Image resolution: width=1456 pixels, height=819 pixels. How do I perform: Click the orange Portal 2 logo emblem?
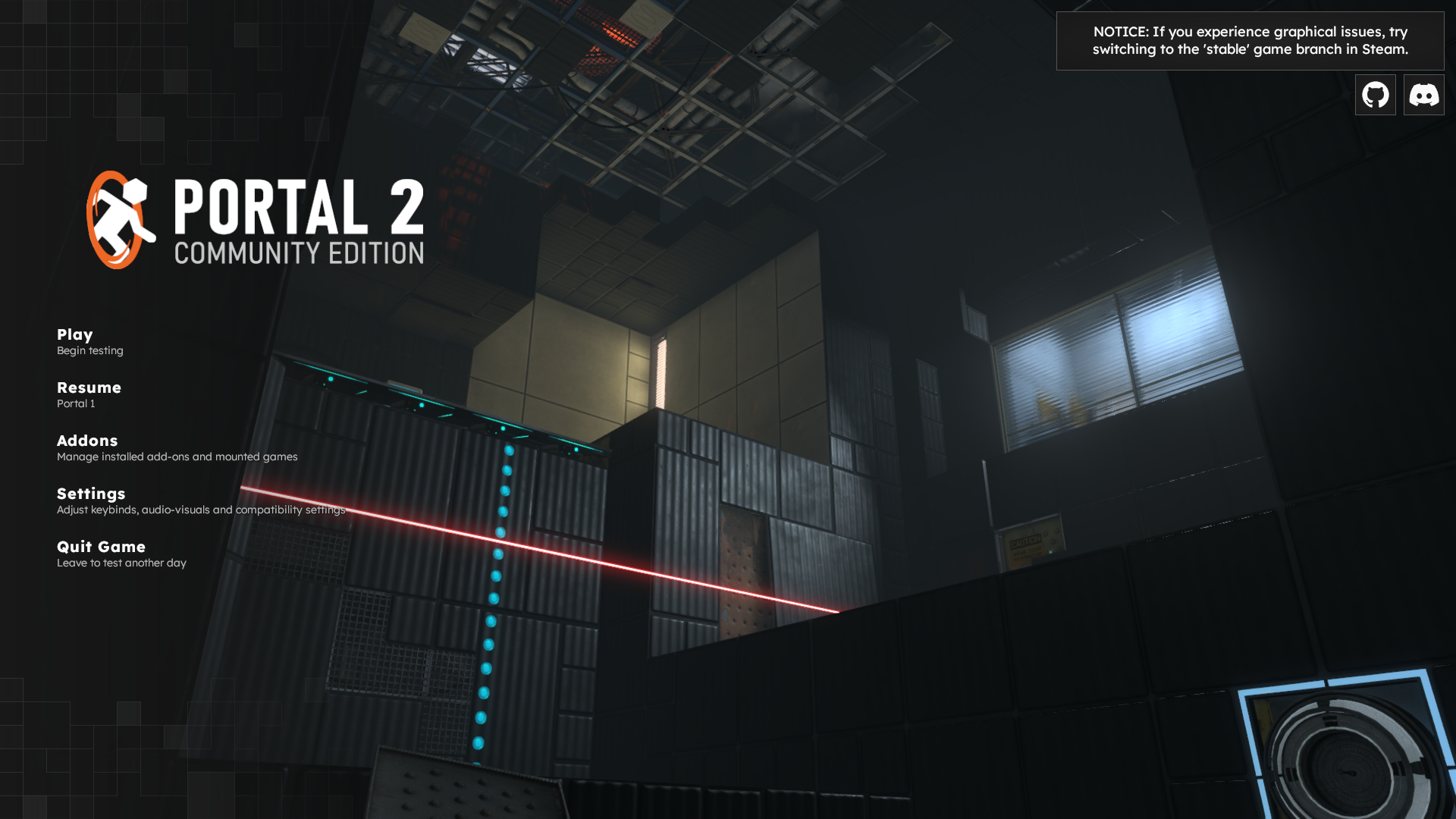click(x=115, y=220)
